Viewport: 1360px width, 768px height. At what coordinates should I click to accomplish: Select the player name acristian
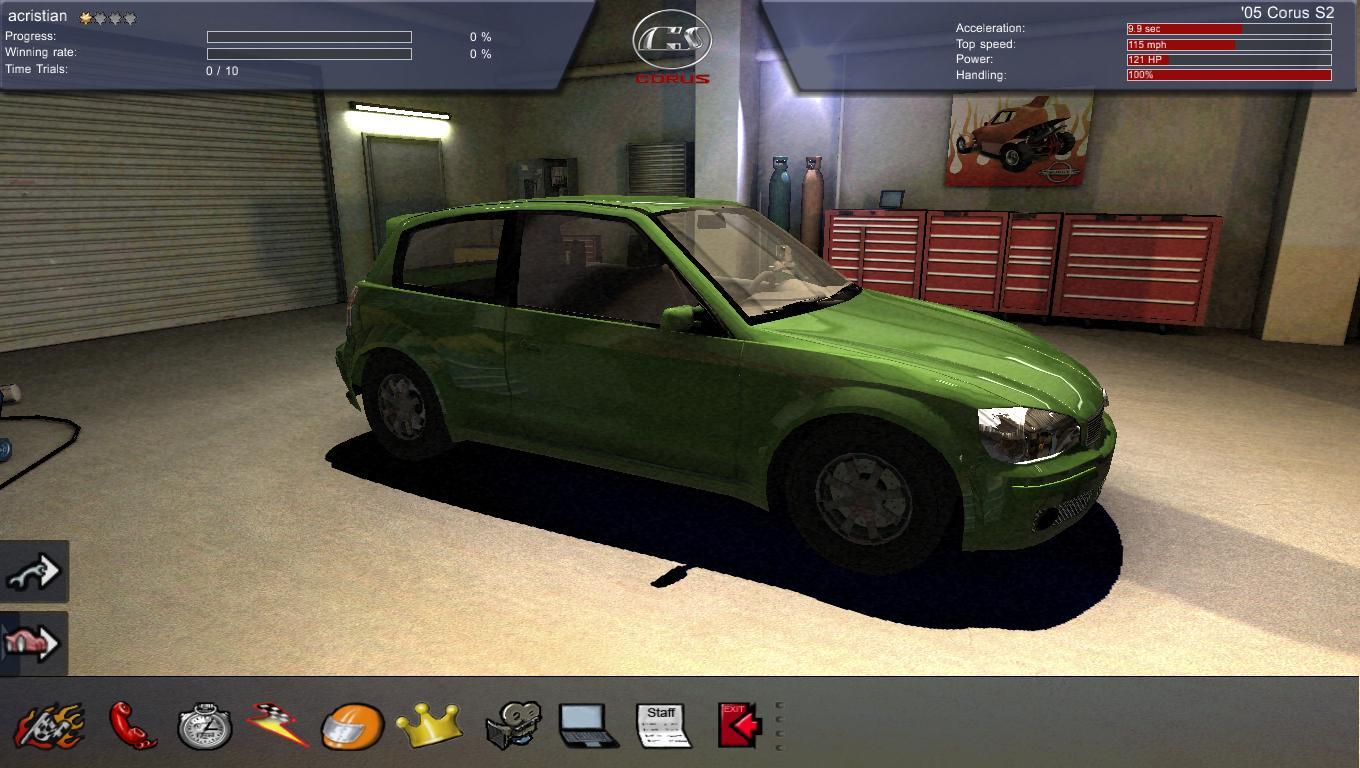click(x=38, y=15)
